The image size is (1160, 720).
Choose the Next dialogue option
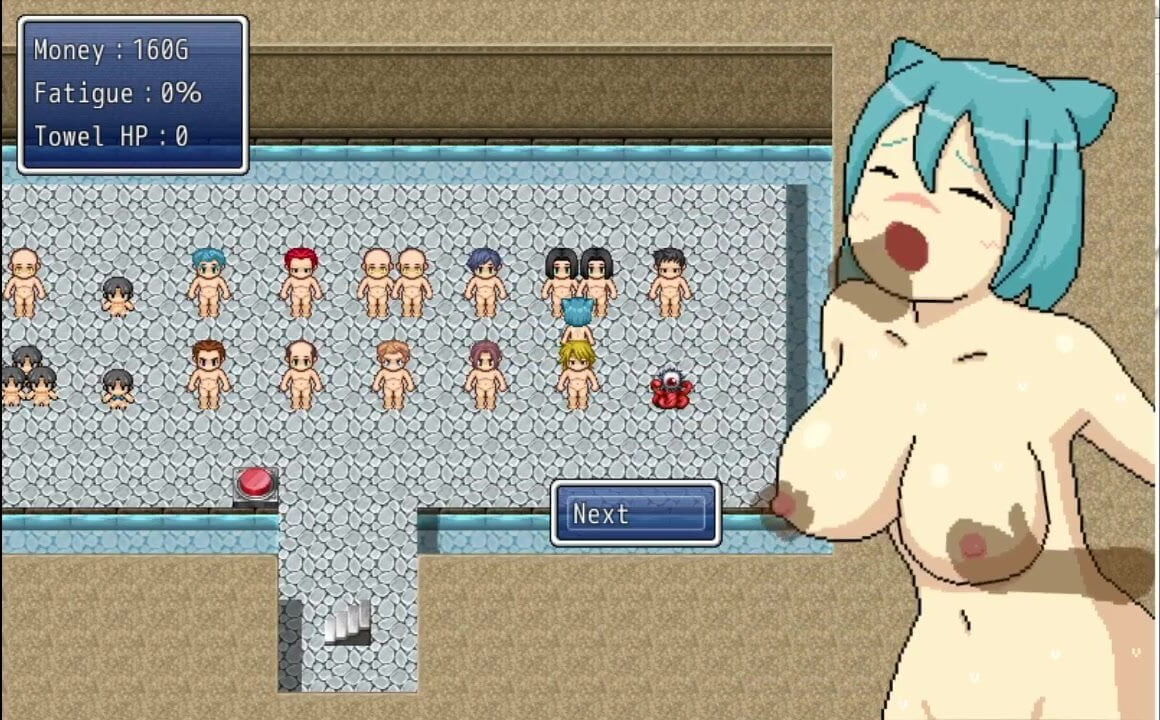[x=636, y=514]
